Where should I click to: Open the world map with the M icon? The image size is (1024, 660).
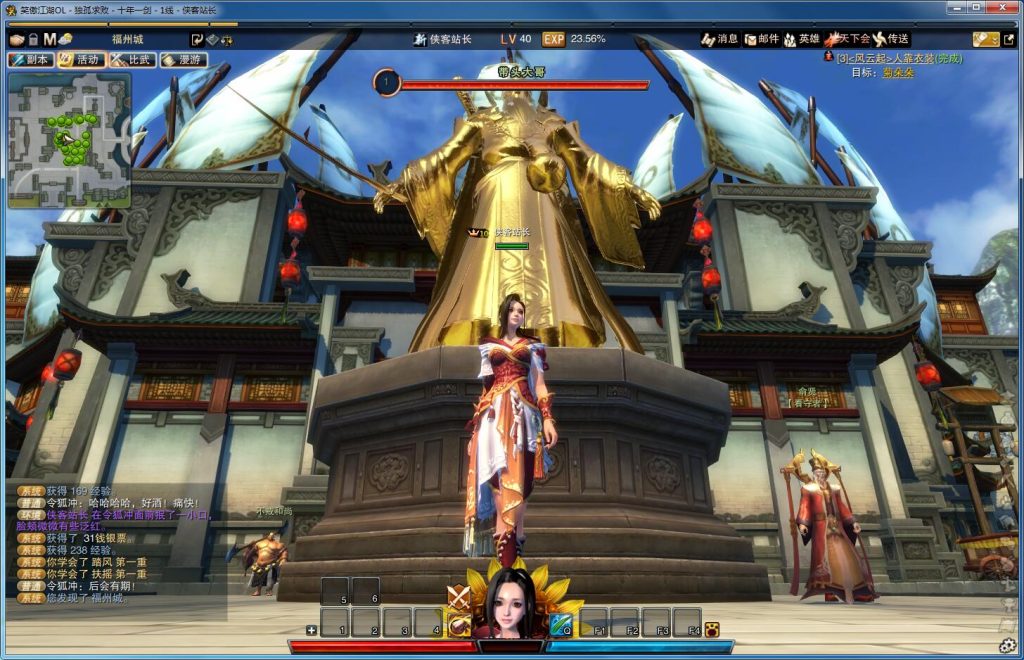[49, 39]
